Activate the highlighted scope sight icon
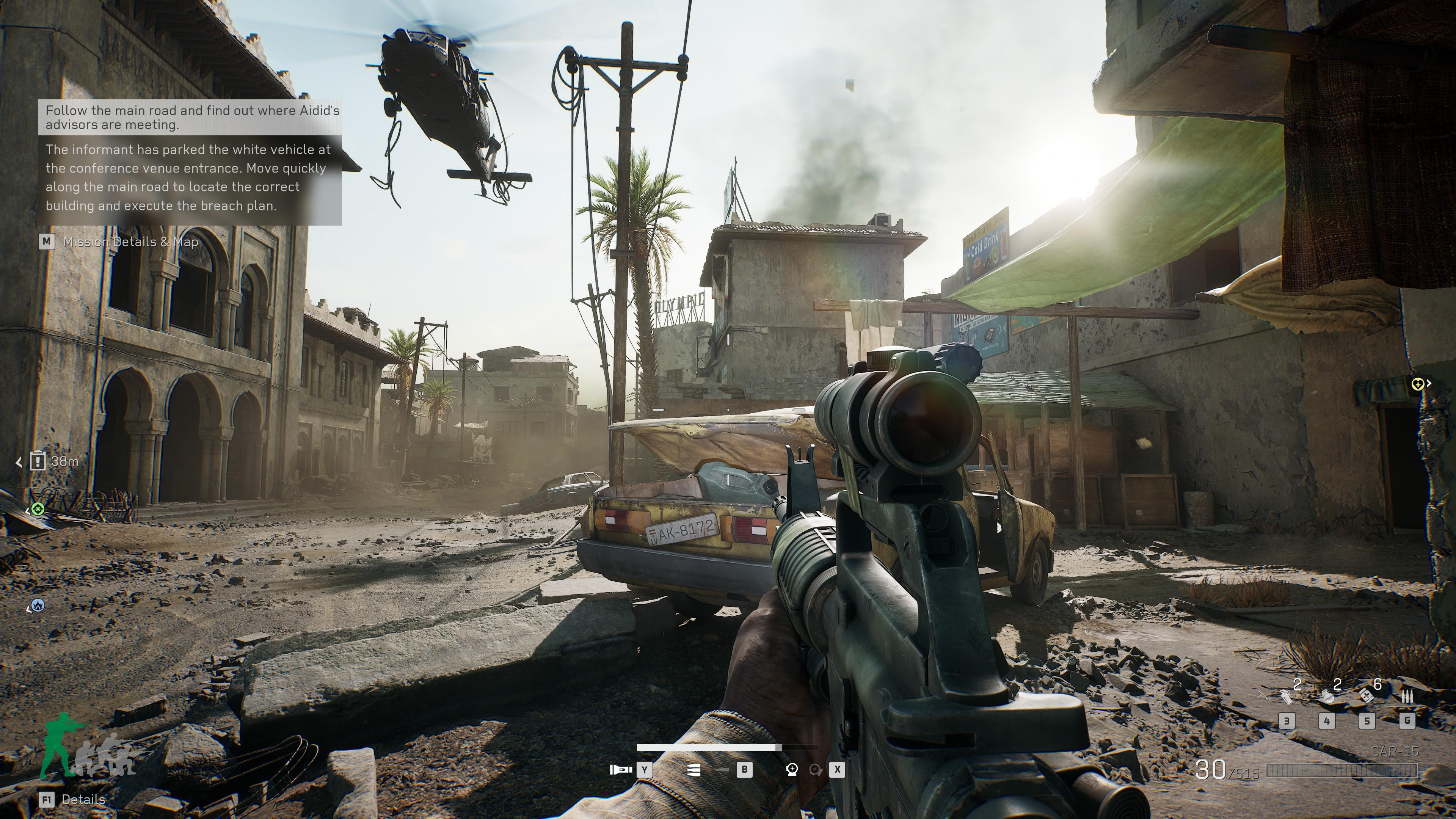The width and height of the screenshot is (1456, 819). tap(792, 769)
